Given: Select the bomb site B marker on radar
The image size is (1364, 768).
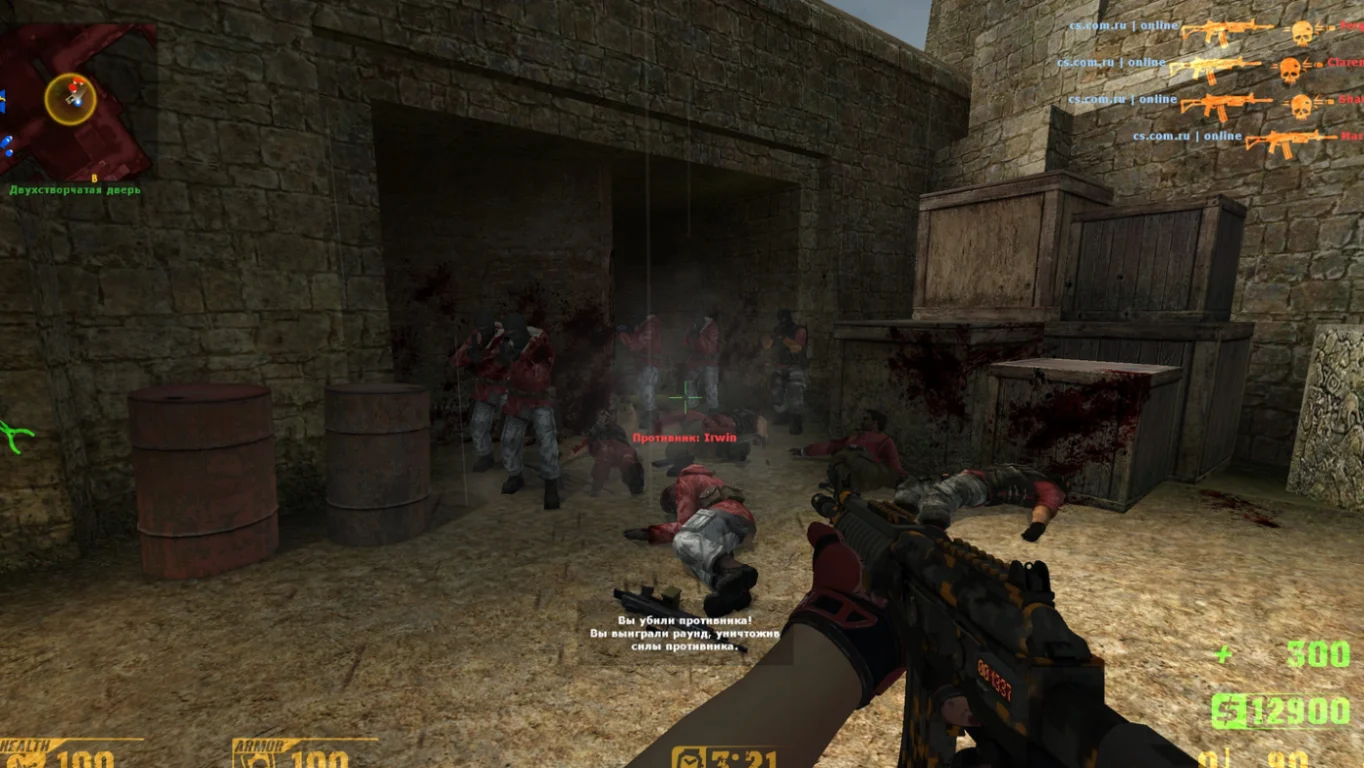Looking at the screenshot, I should coord(95,178).
